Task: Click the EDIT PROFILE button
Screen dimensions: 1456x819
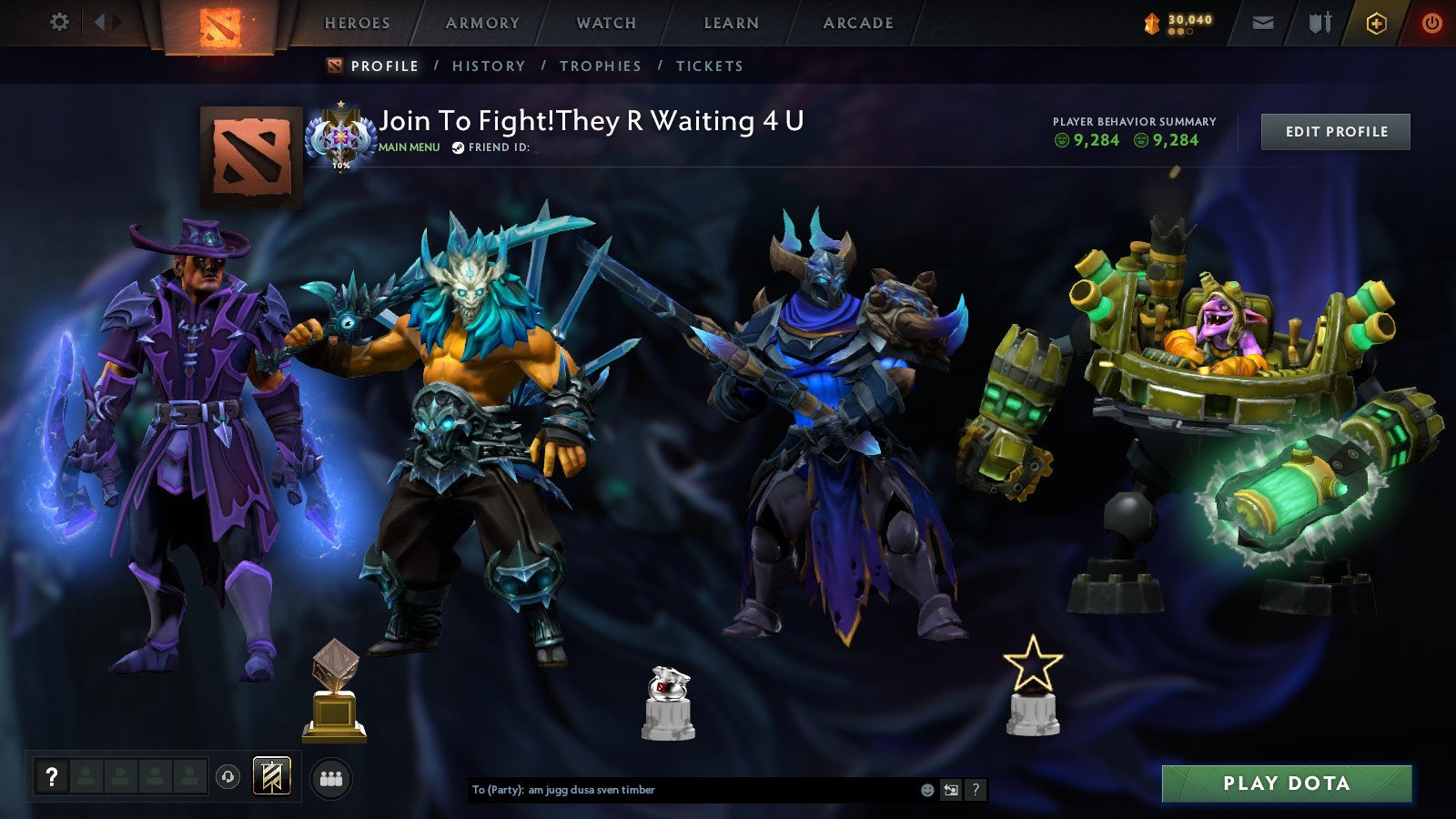Action: click(x=1334, y=131)
